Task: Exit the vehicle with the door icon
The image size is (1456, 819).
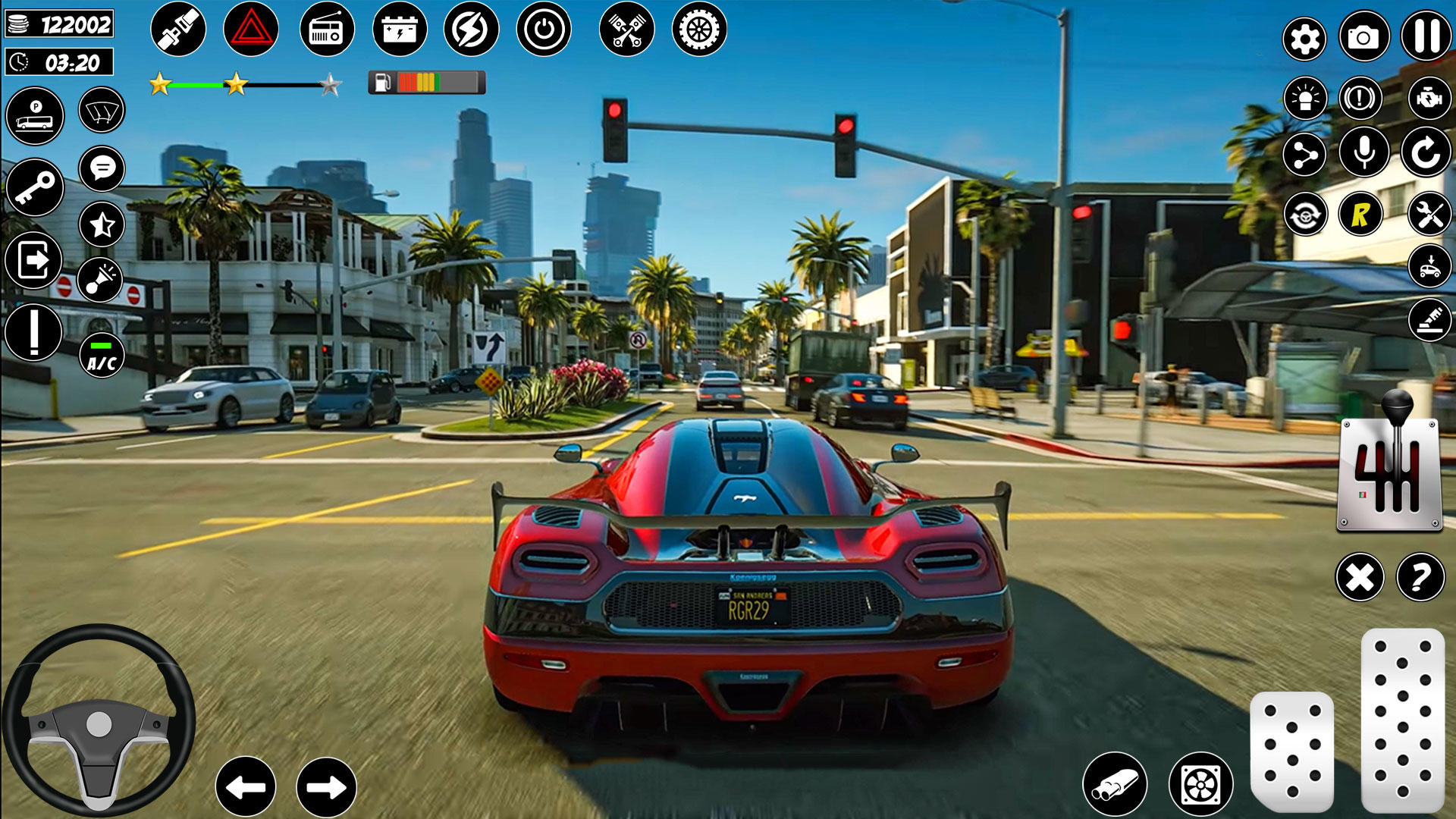Action: click(x=34, y=260)
